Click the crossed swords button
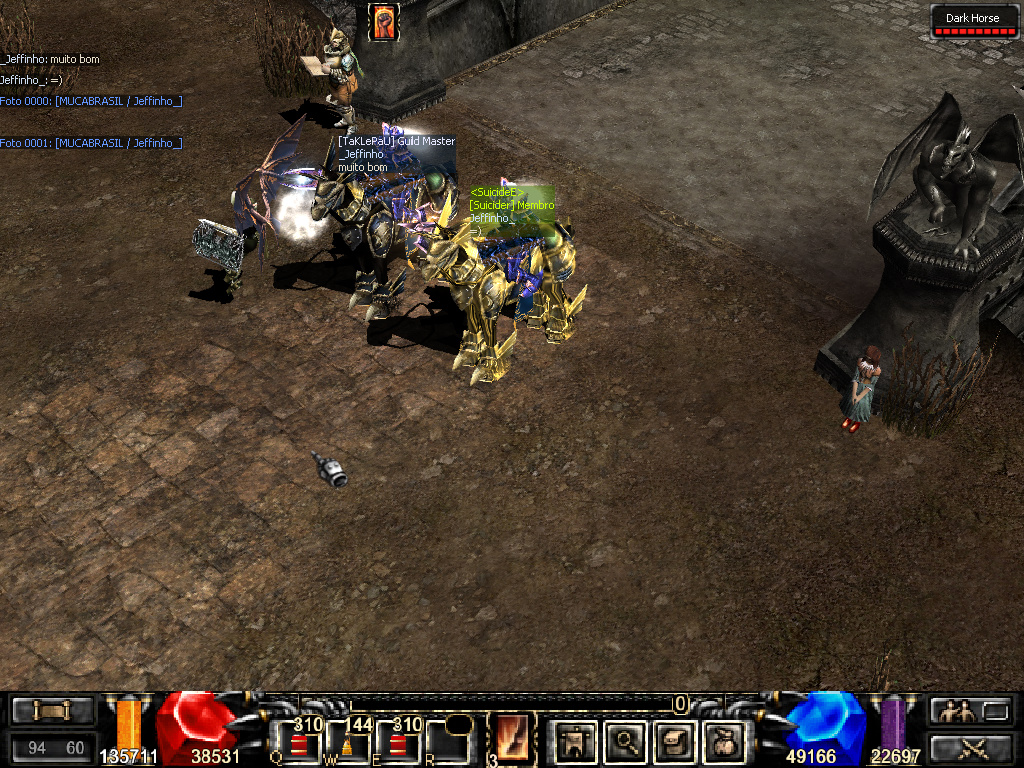The height and width of the screenshot is (768, 1024). pyautogui.click(x=969, y=747)
